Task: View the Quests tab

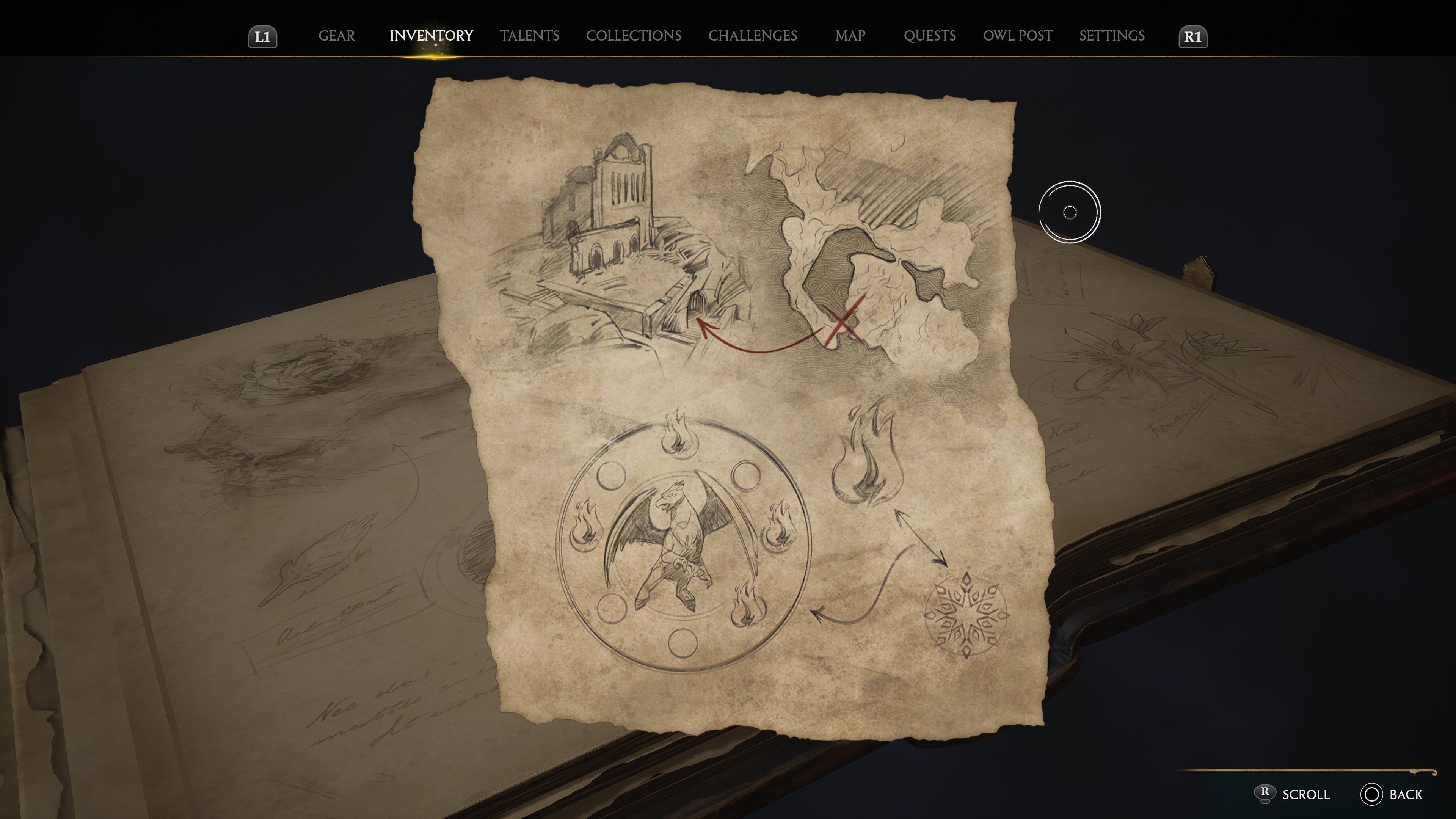Action: [929, 36]
